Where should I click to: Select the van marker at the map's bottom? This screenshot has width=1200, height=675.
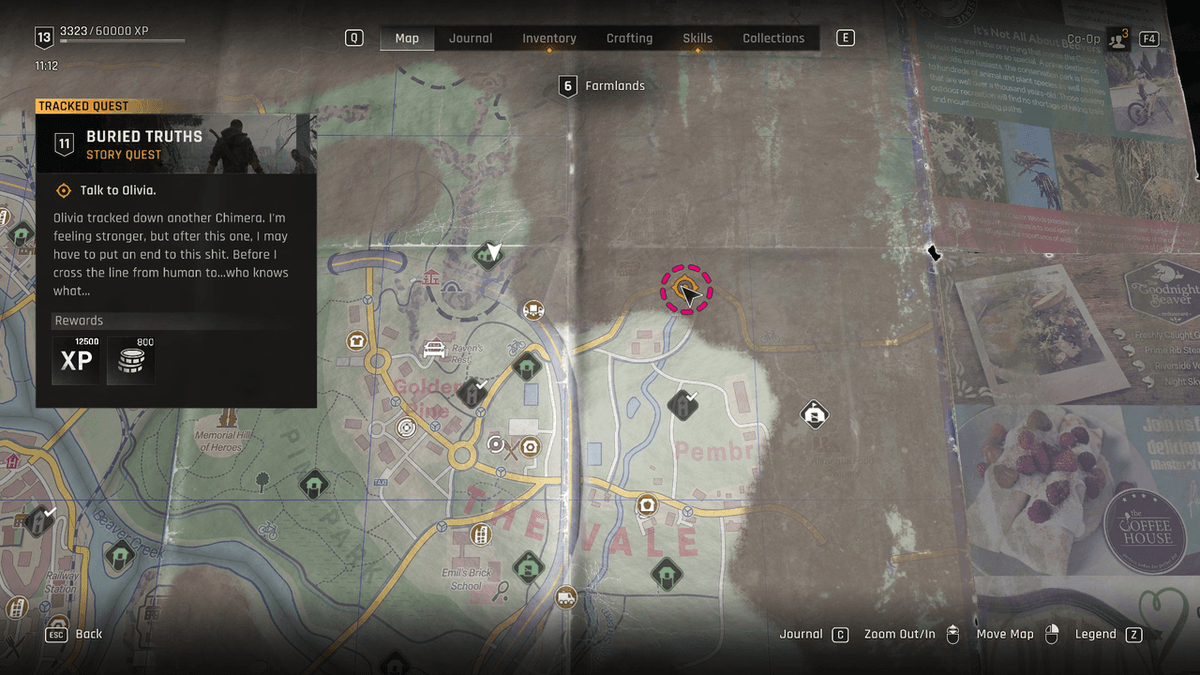566,597
